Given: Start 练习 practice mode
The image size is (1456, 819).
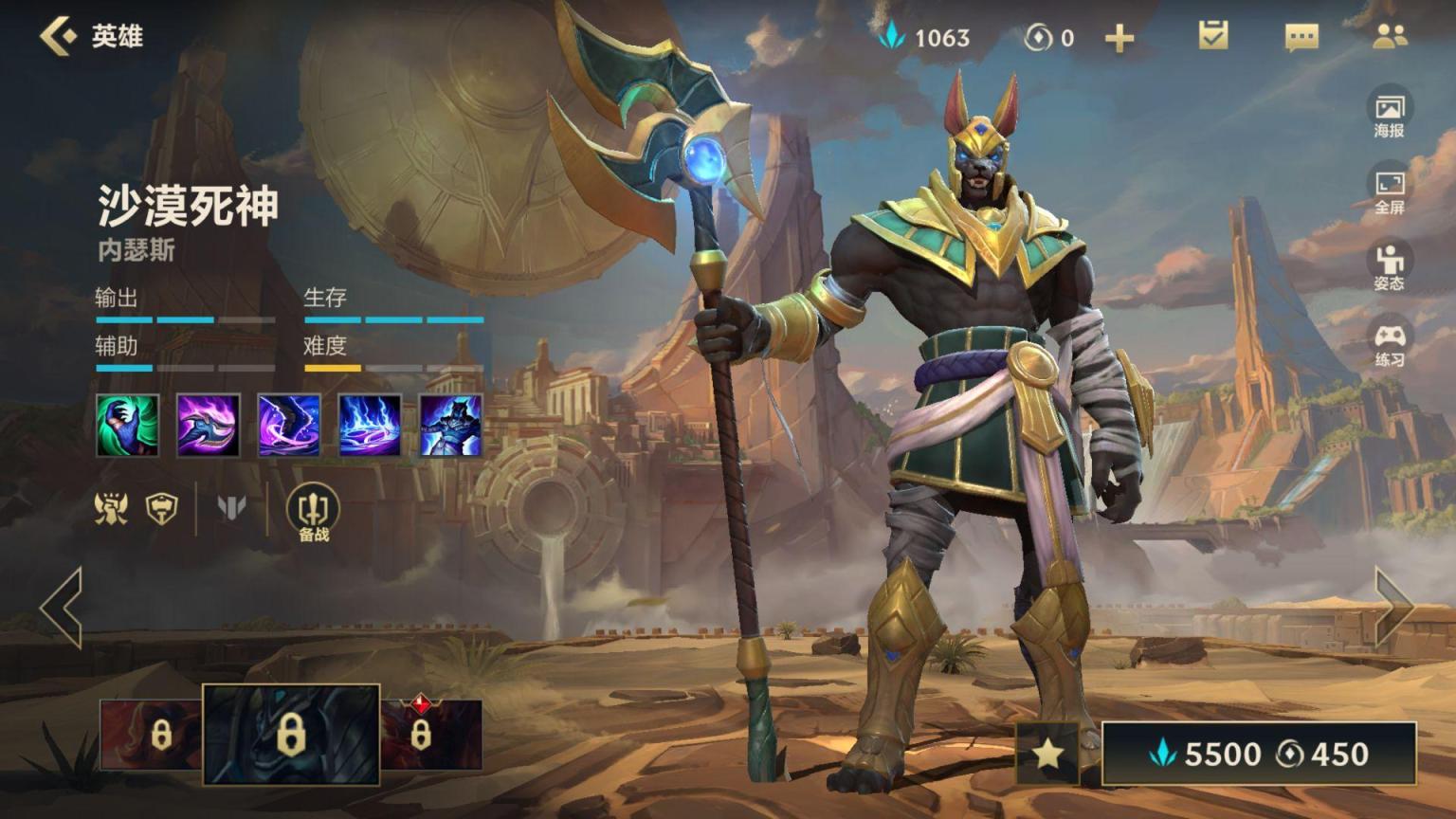Looking at the screenshot, I should 1390,343.
